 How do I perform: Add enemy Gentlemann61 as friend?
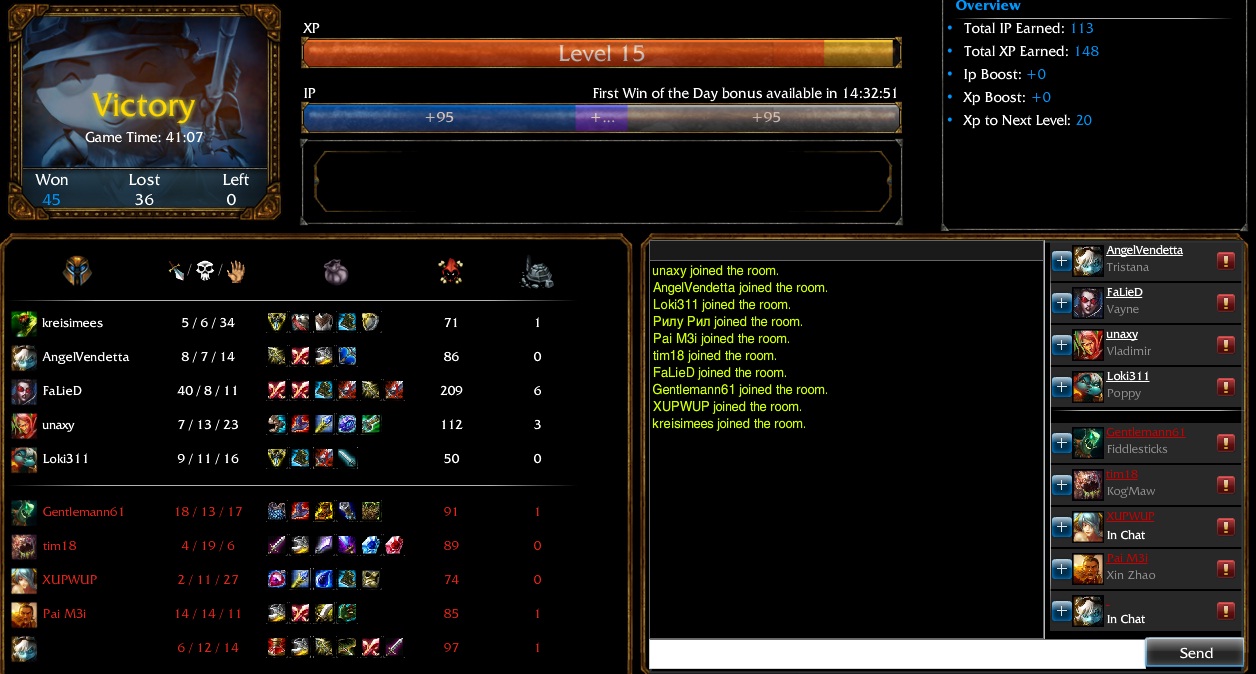coord(1061,443)
